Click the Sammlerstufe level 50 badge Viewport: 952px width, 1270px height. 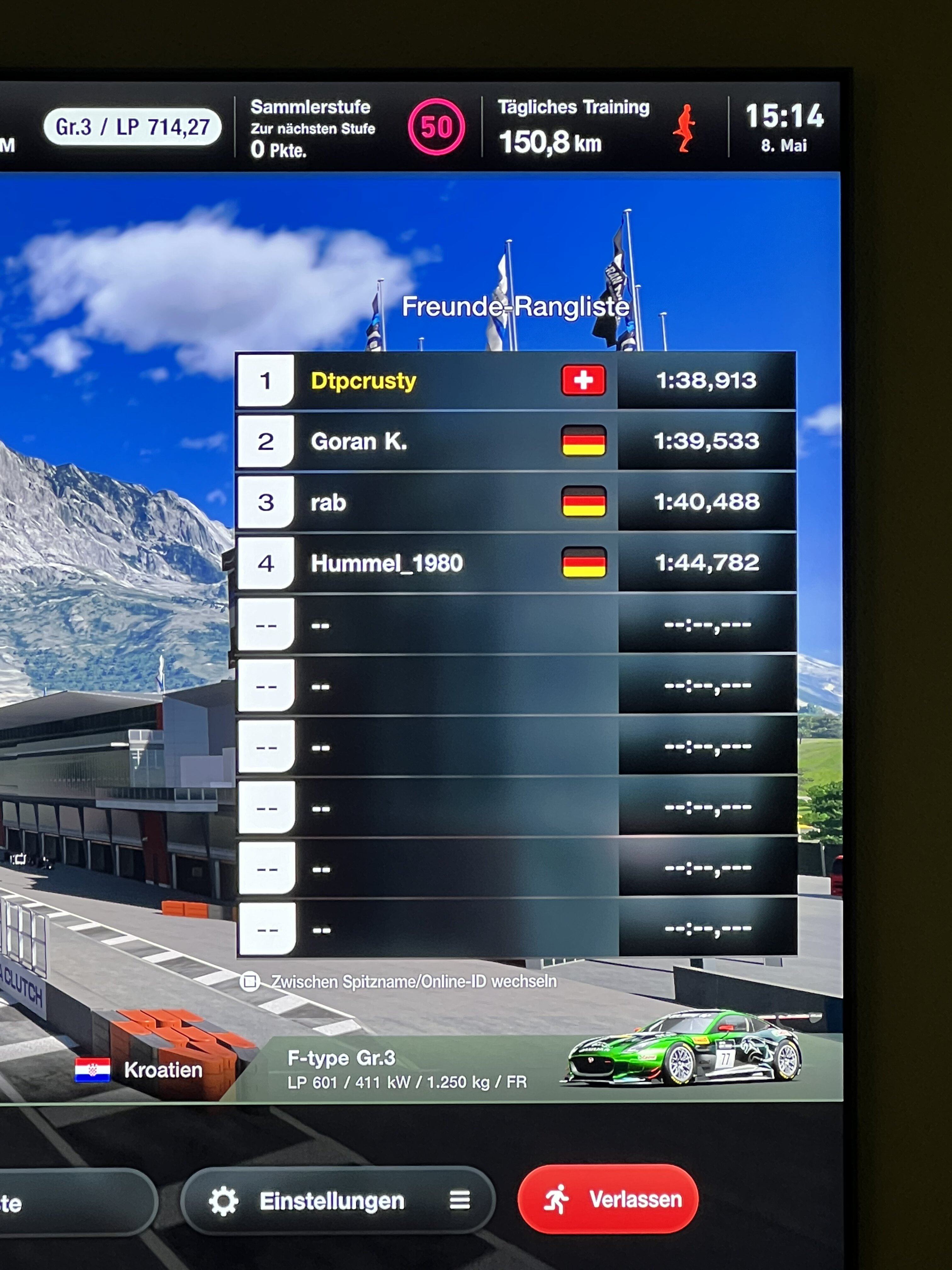(x=436, y=127)
